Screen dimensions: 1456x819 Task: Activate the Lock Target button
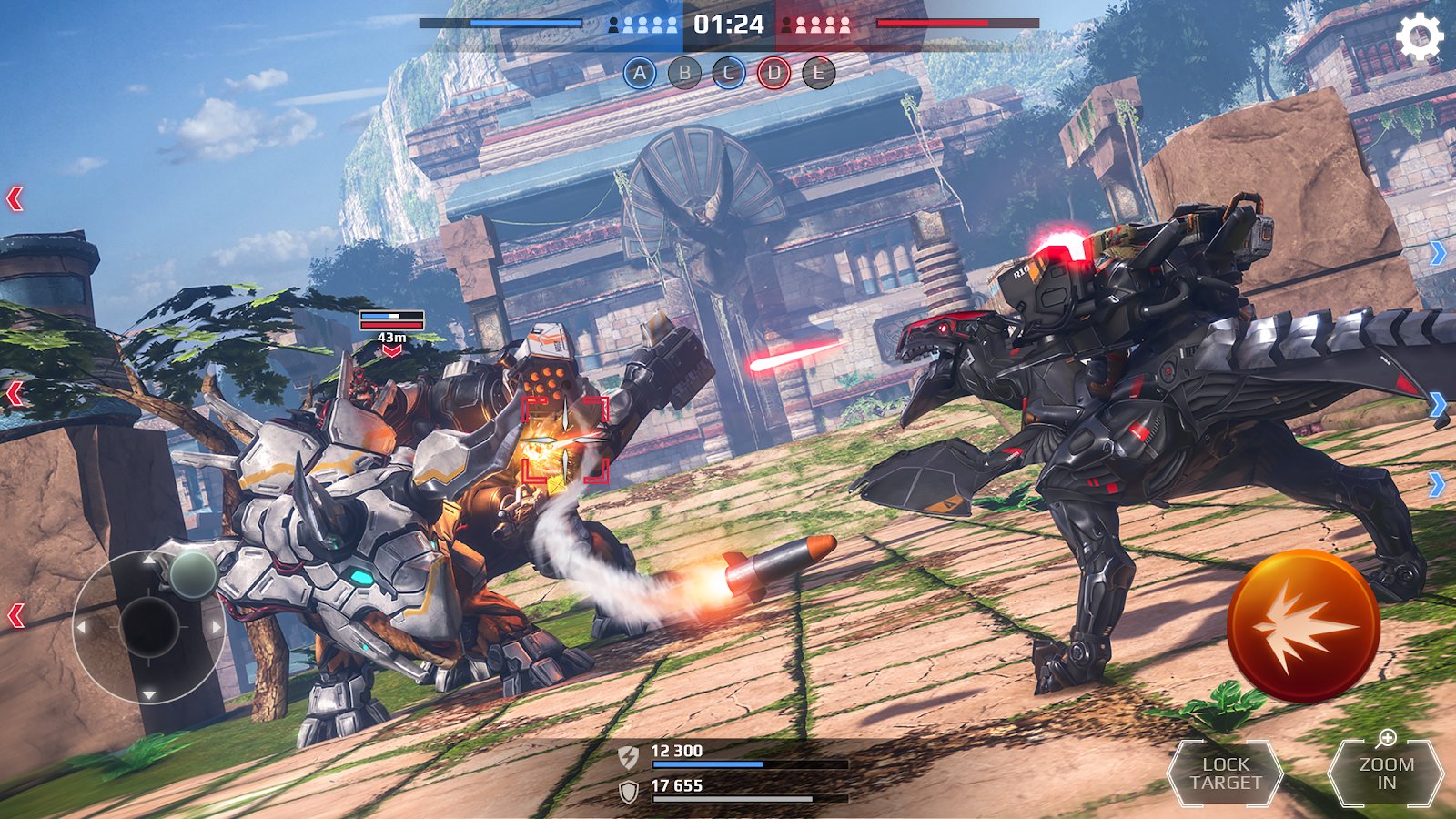1225,774
